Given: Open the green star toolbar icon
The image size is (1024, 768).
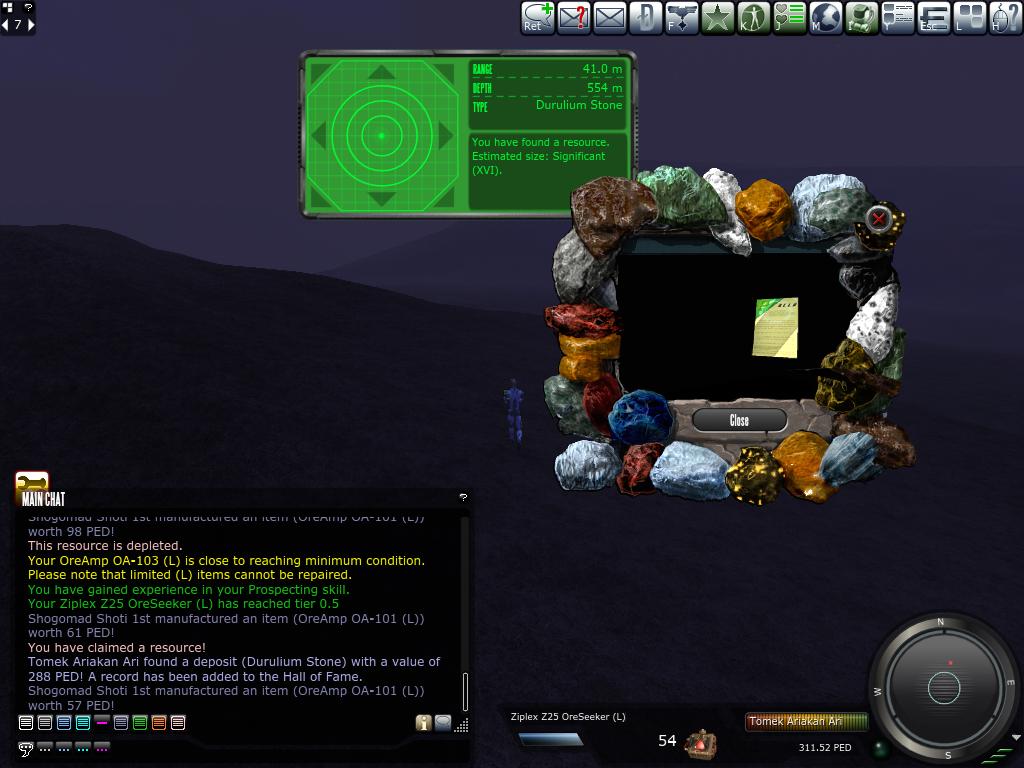Looking at the screenshot, I should point(717,17).
